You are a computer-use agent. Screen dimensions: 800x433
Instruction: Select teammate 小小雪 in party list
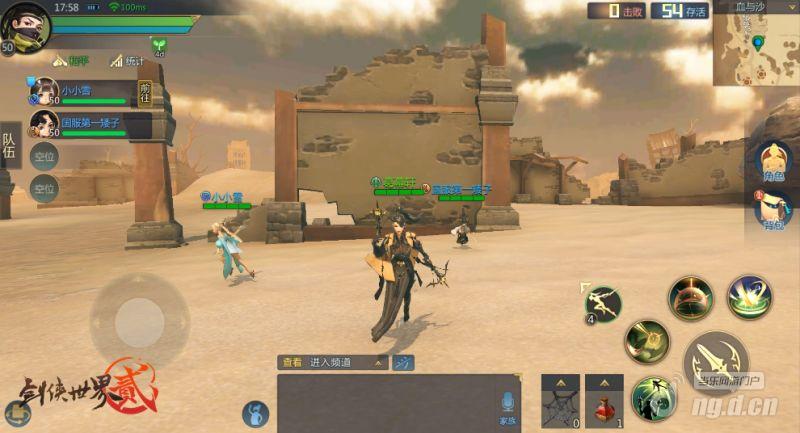pyautogui.click(x=80, y=92)
